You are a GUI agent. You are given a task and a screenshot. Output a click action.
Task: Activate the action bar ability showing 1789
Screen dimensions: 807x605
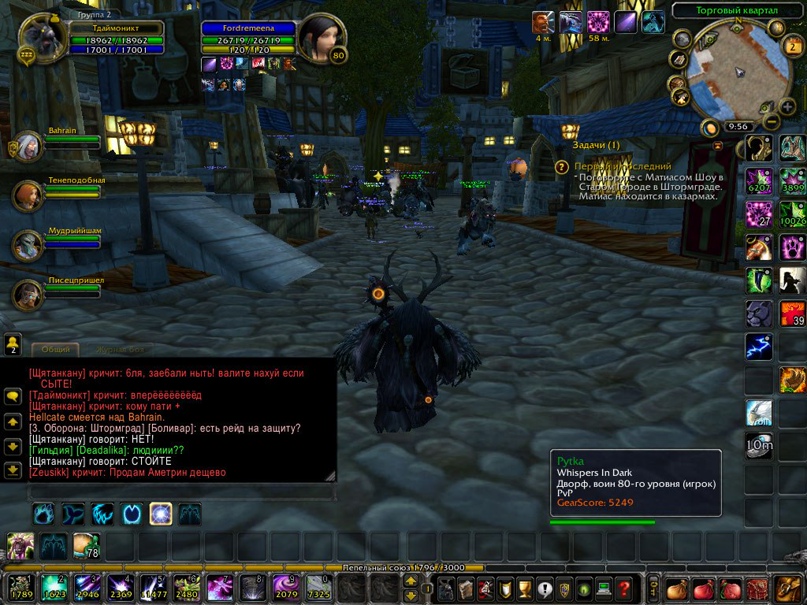(x=22, y=587)
